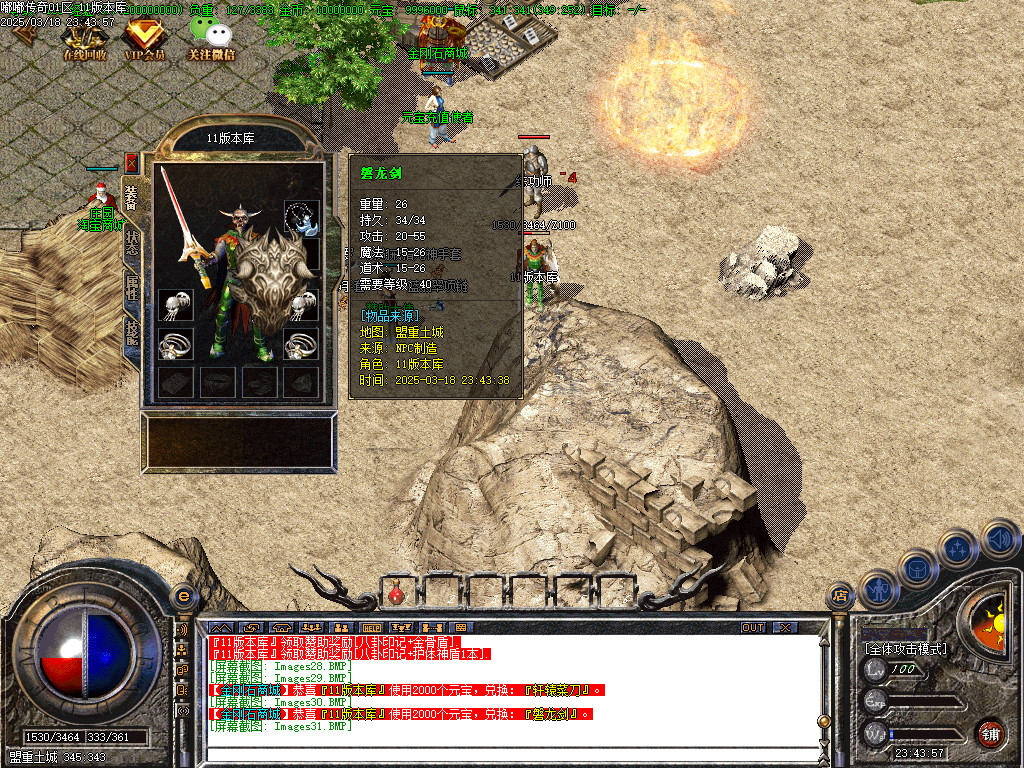
Task: Open the character figure round button
Action: (879, 589)
